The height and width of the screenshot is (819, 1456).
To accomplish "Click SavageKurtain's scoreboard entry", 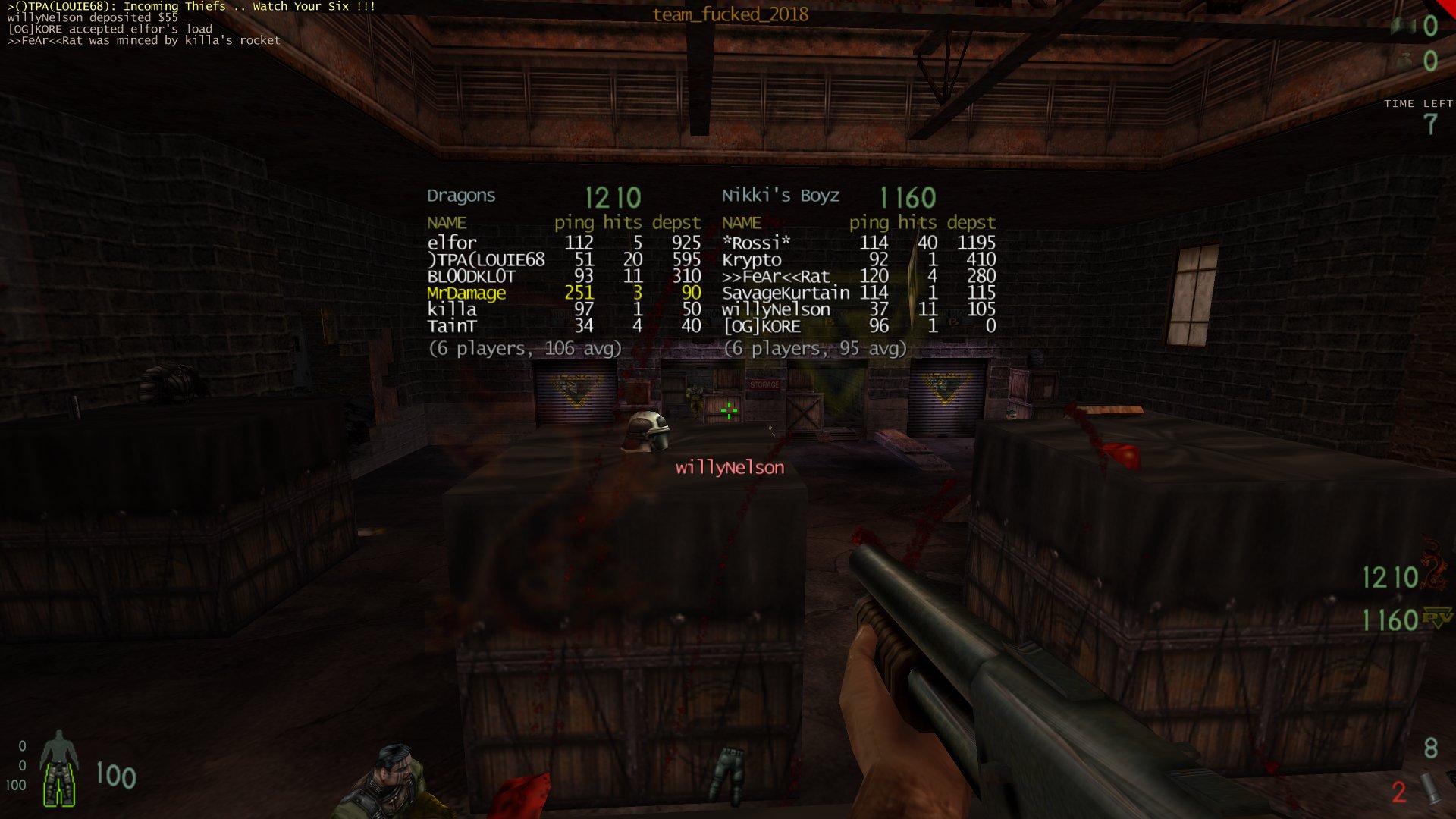I will (858, 293).
